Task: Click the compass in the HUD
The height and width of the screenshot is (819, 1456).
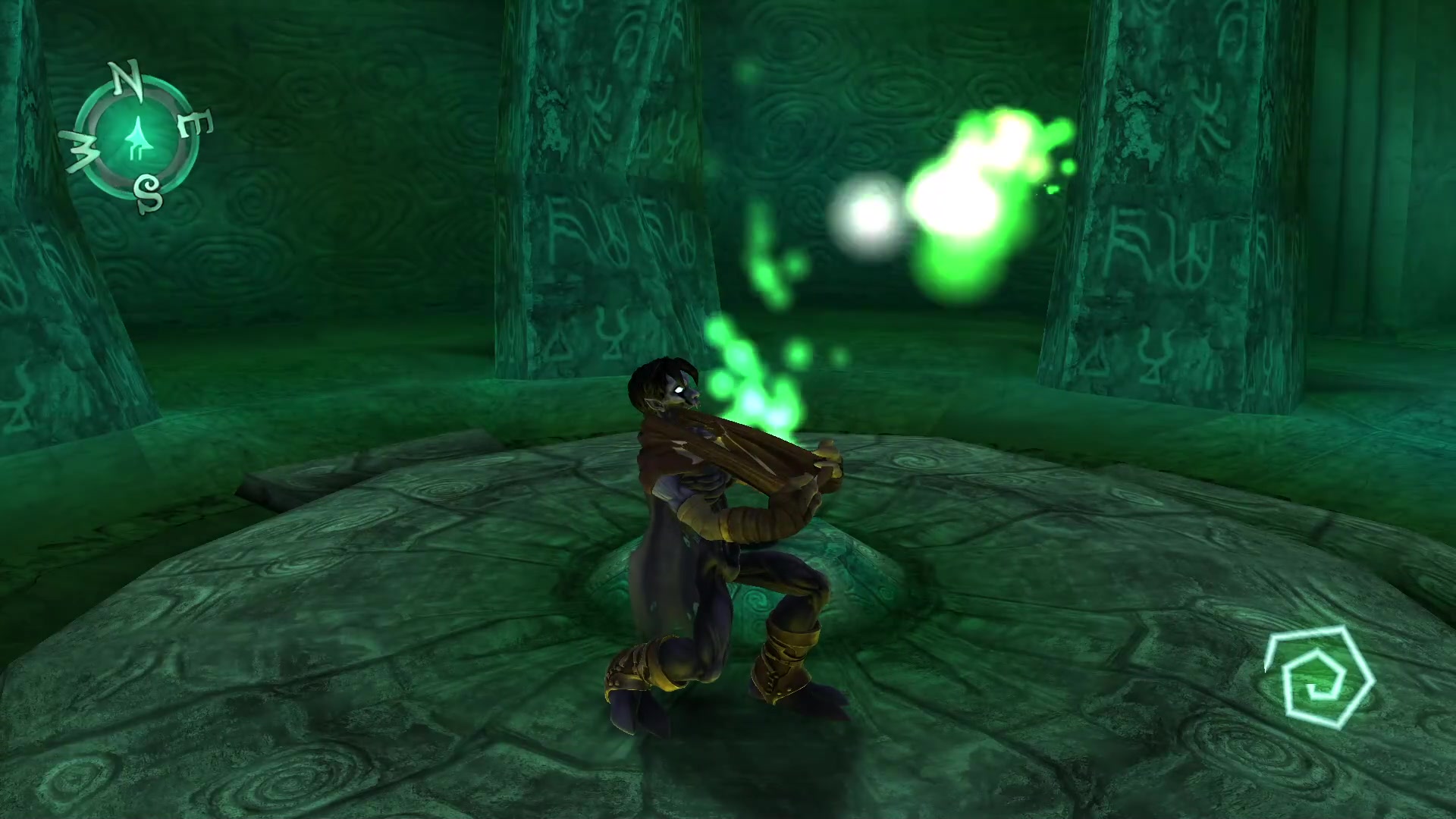Action: click(138, 138)
